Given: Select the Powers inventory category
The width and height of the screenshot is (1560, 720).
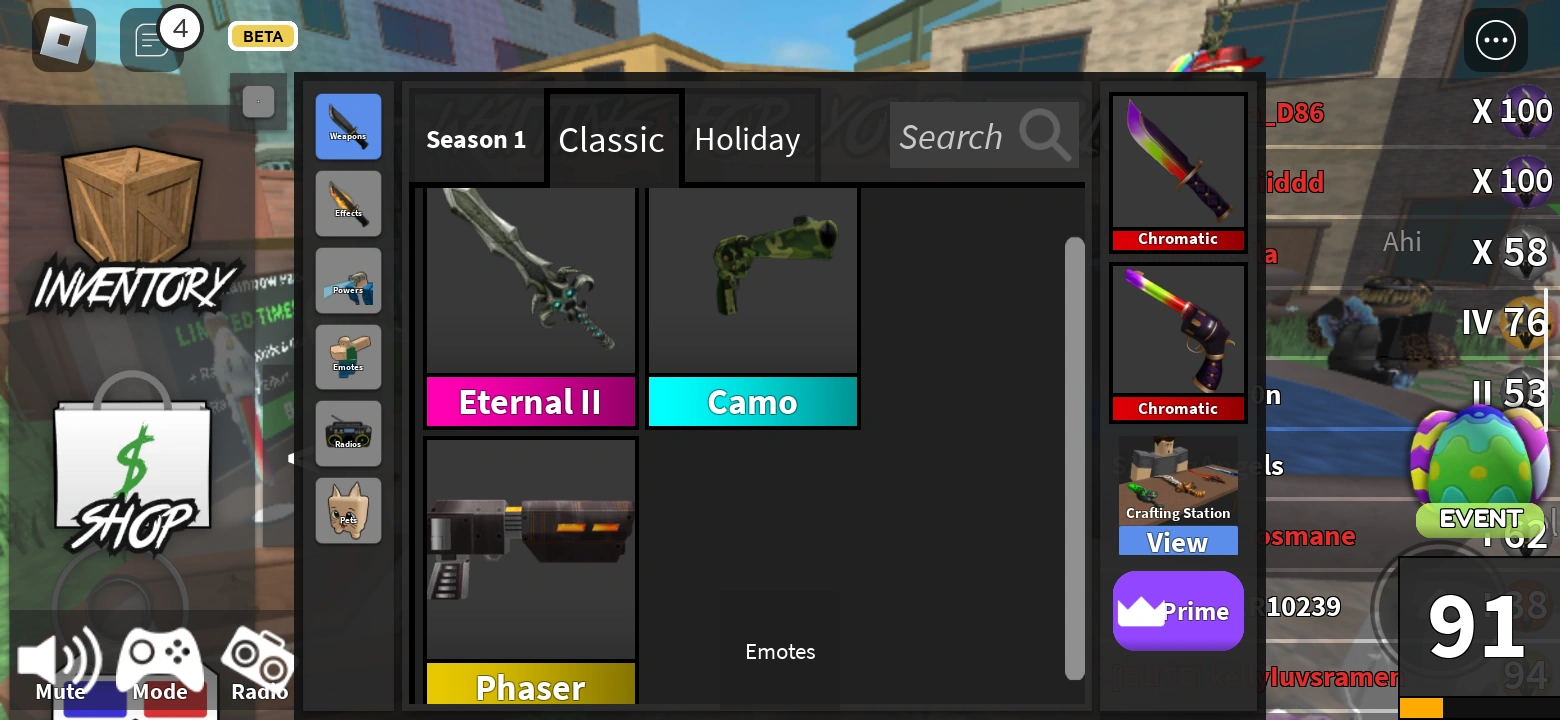Looking at the screenshot, I should point(348,280).
